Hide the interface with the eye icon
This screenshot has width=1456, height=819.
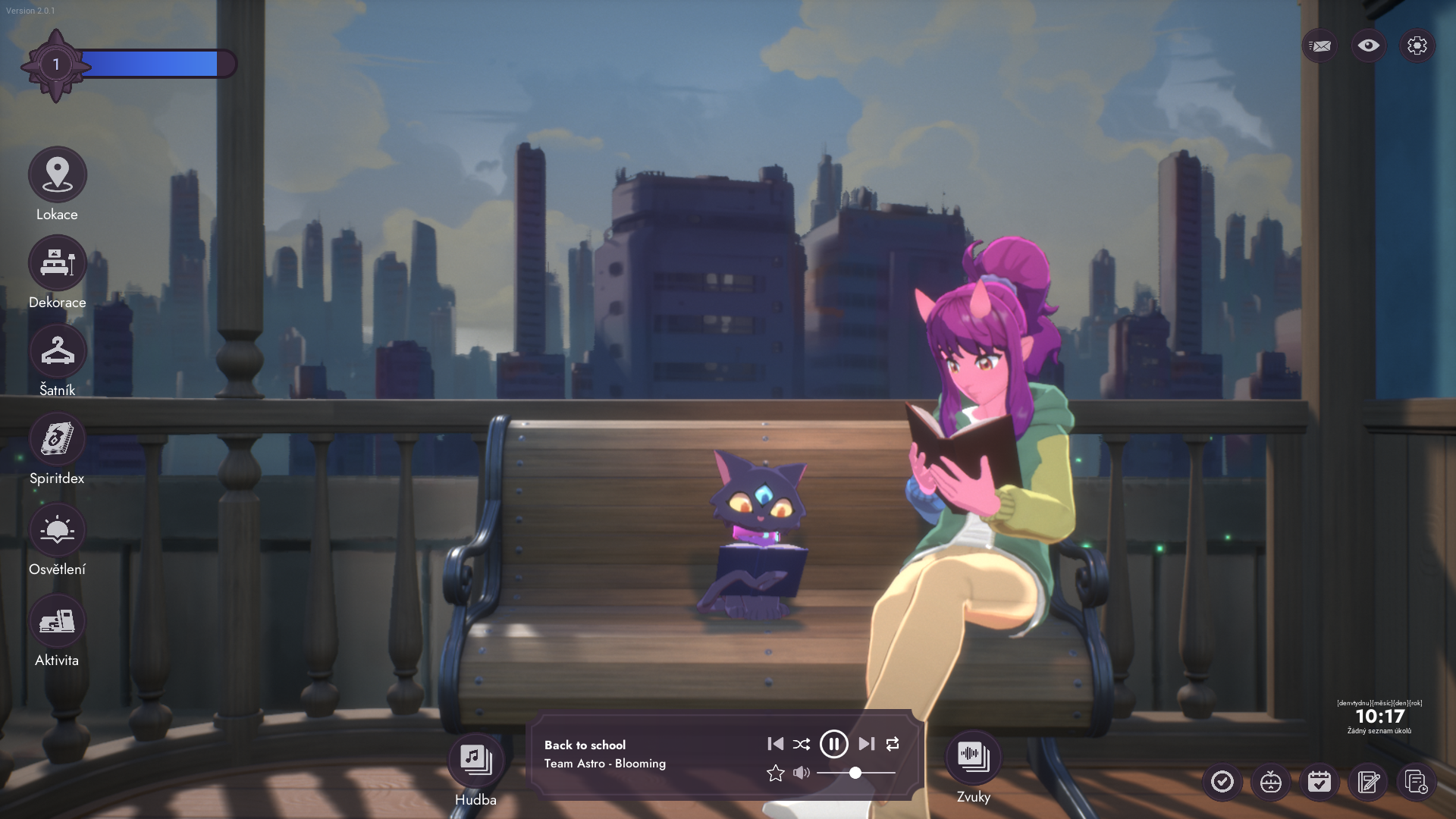[x=1368, y=45]
